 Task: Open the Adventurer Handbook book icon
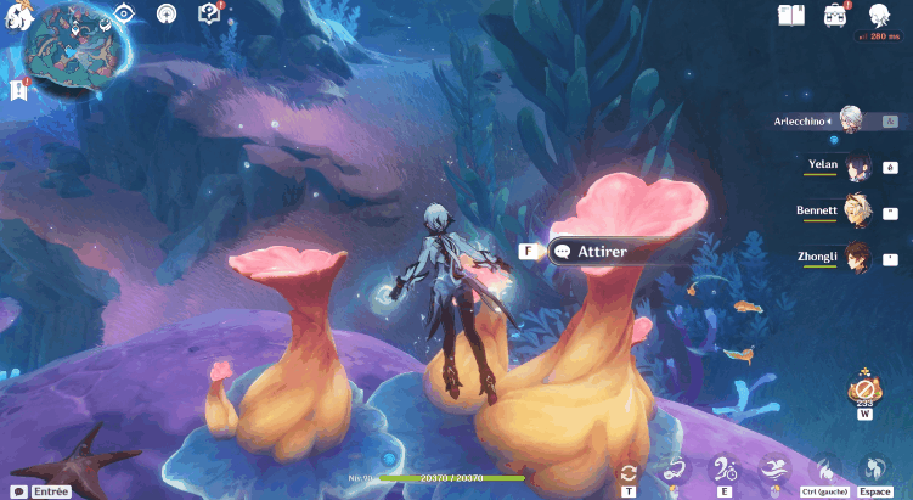(792, 14)
